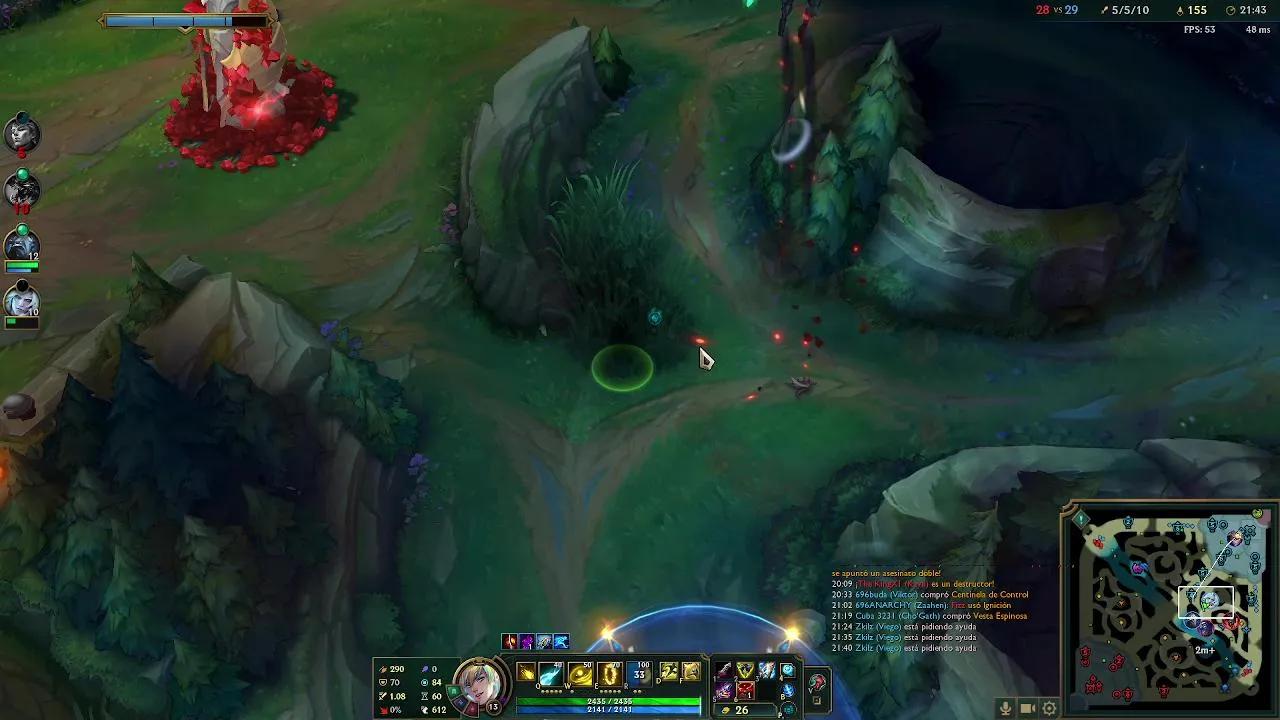Click the D summoner spell icon
Screen dimensions: 1280x720
click(x=669, y=670)
